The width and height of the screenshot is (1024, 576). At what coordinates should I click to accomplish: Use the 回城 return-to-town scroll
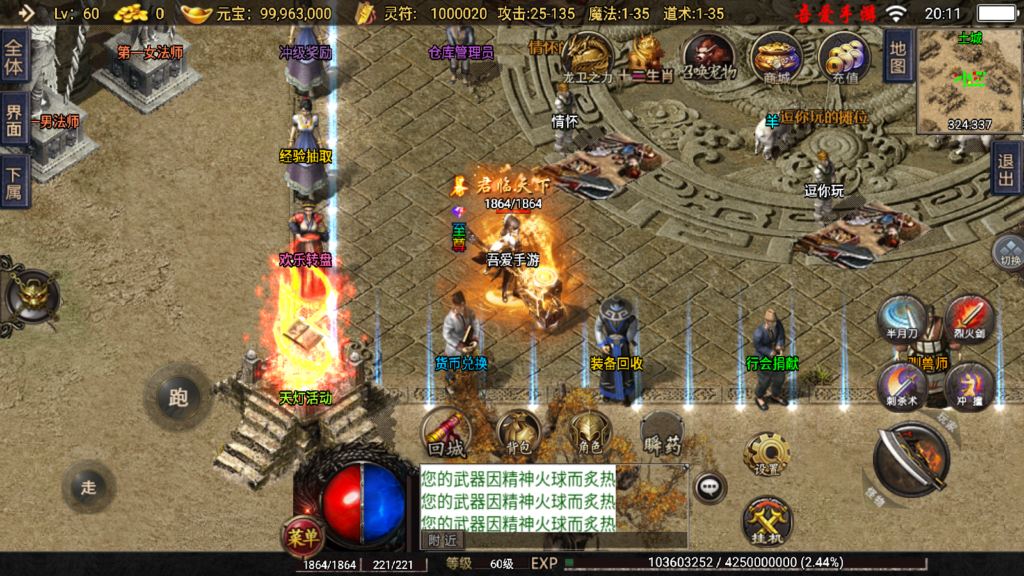click(446, 432)
